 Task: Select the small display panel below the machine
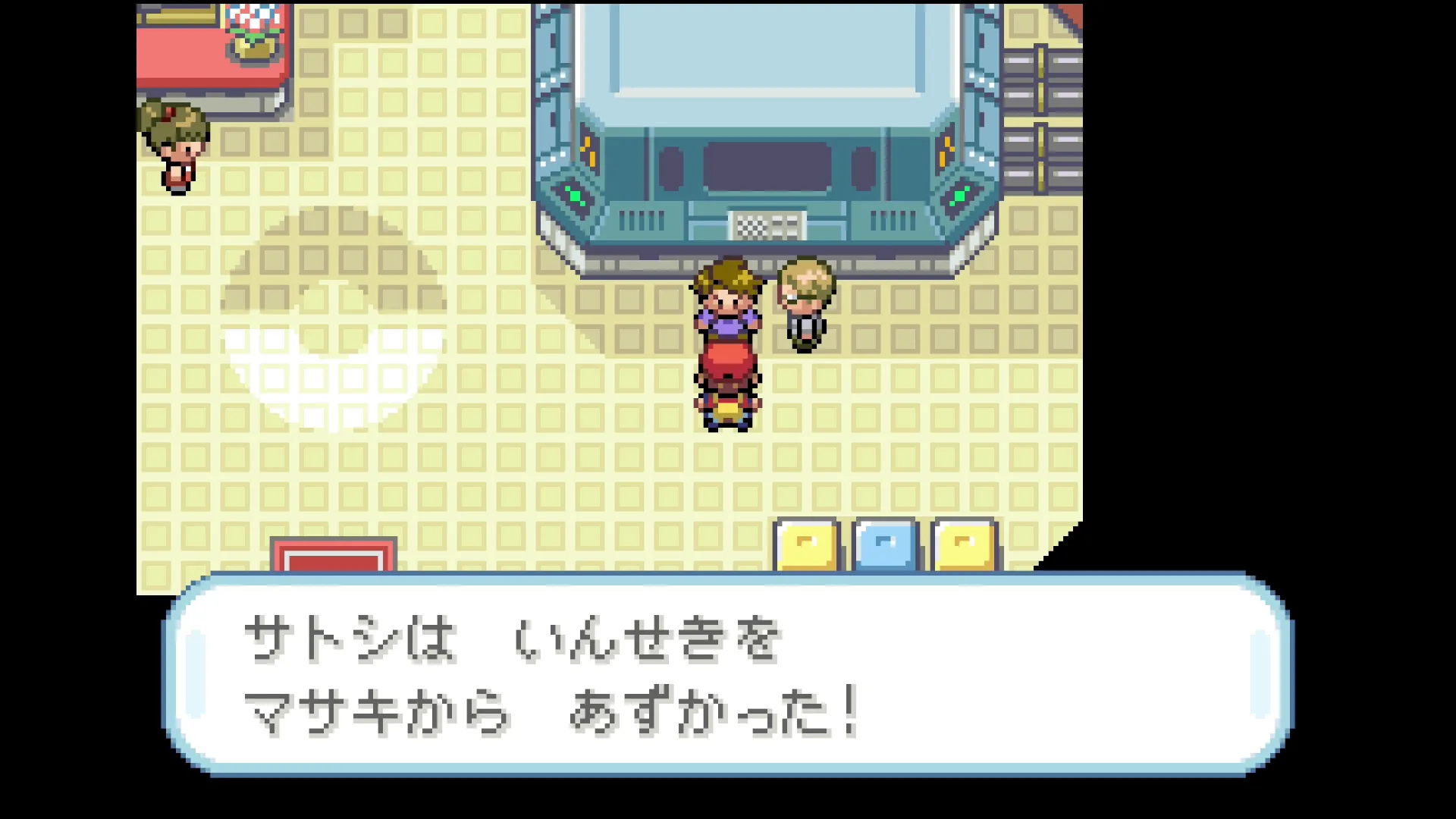click(x=766, y=224)
